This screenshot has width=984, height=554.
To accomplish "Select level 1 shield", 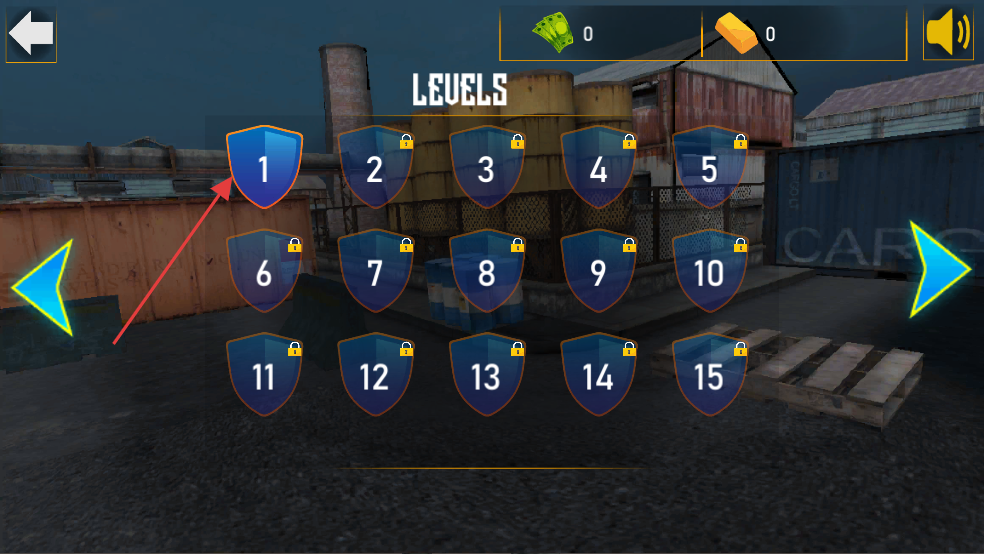I will click(264, 167).
